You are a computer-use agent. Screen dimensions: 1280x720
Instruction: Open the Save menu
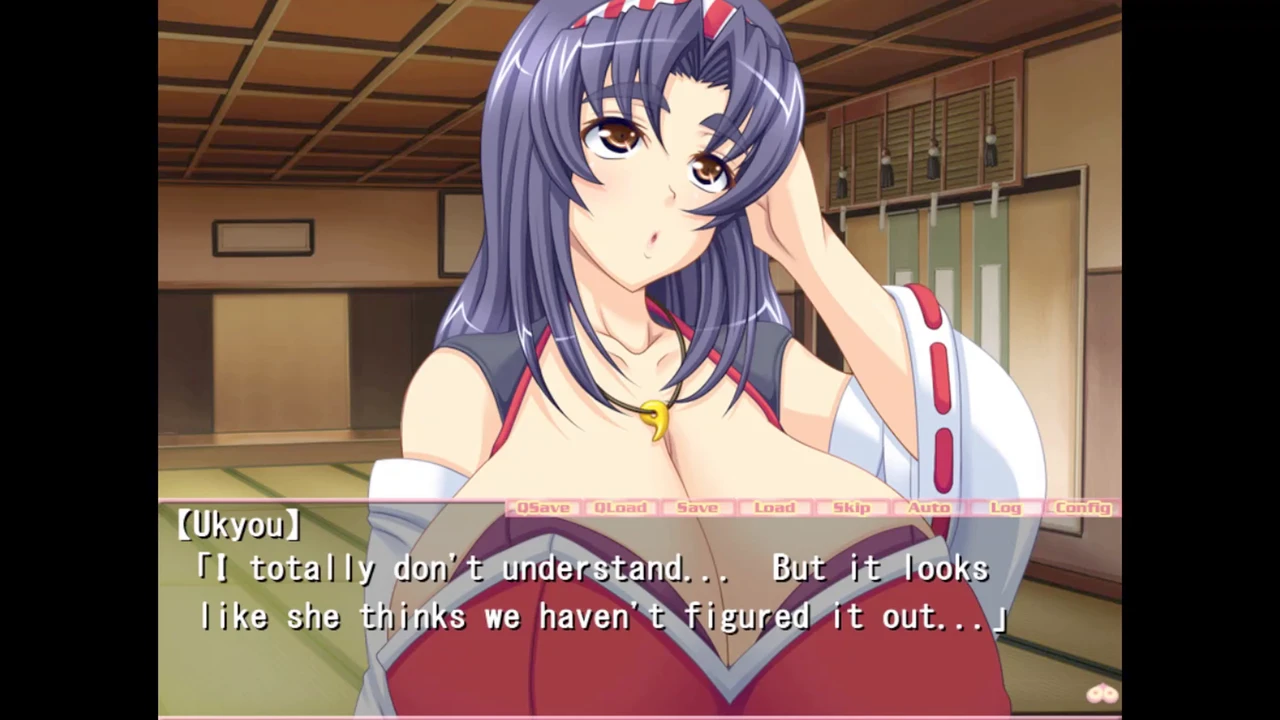coord(697,508)
